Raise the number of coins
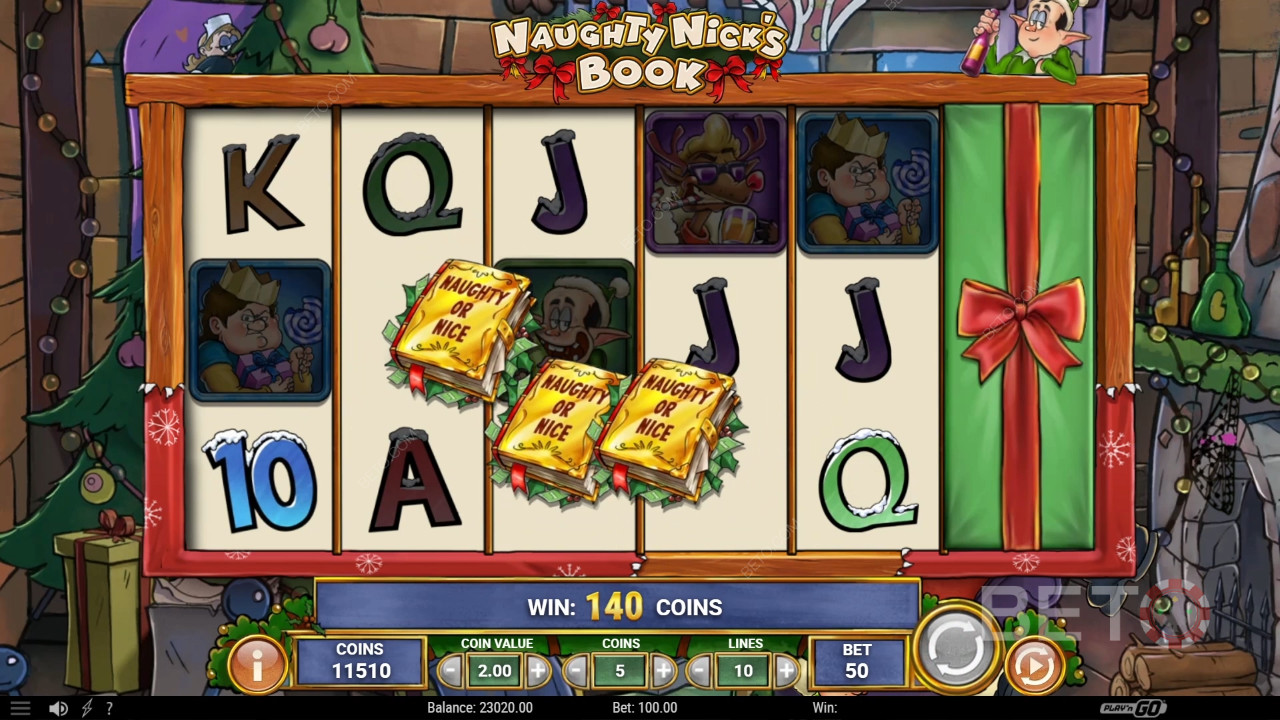 [x=663, y=671]
